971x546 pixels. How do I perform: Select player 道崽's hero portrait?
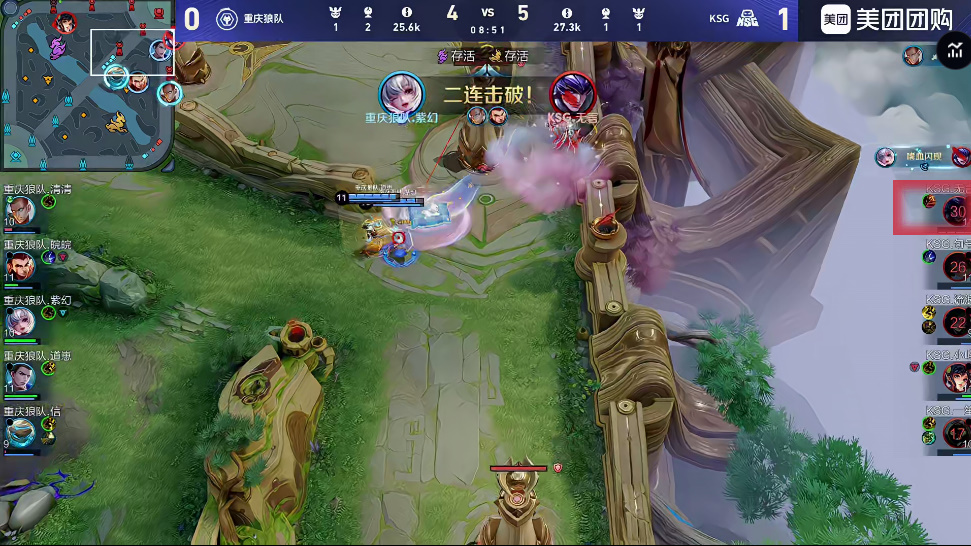20,376
